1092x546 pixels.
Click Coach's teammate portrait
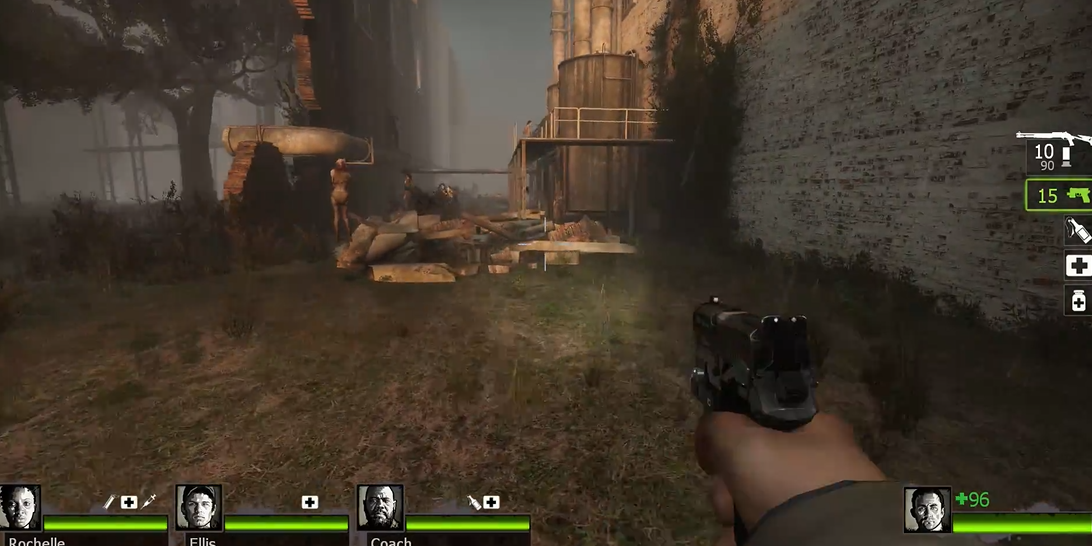point(380,508)
